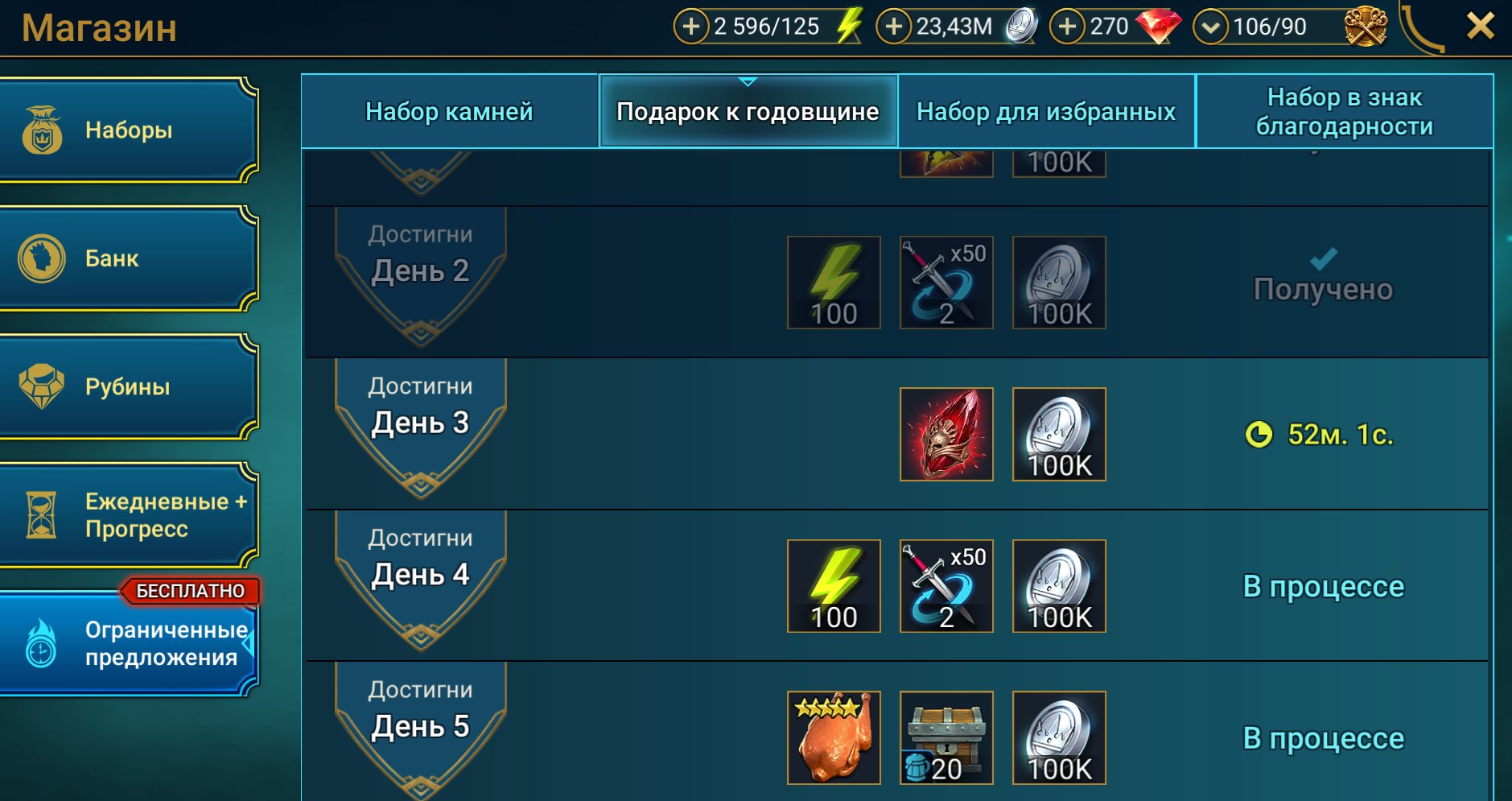The height and width of the screenshot is (801, 1512).
Task: Tap the Day 3 silver coin reward
Action: click(1059, 435)
